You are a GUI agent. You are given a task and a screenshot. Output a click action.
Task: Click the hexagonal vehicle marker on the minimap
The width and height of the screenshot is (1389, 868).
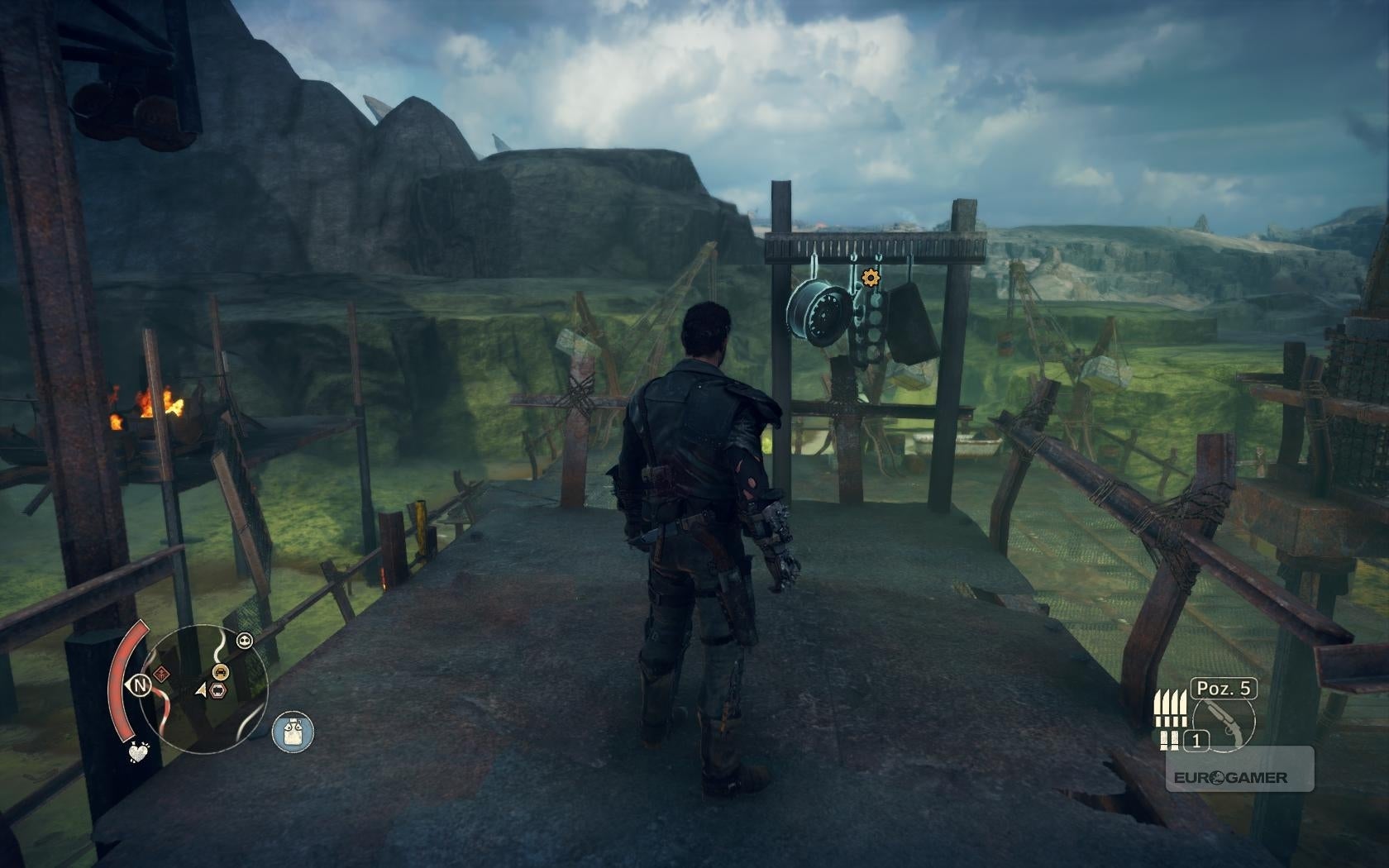219,689
